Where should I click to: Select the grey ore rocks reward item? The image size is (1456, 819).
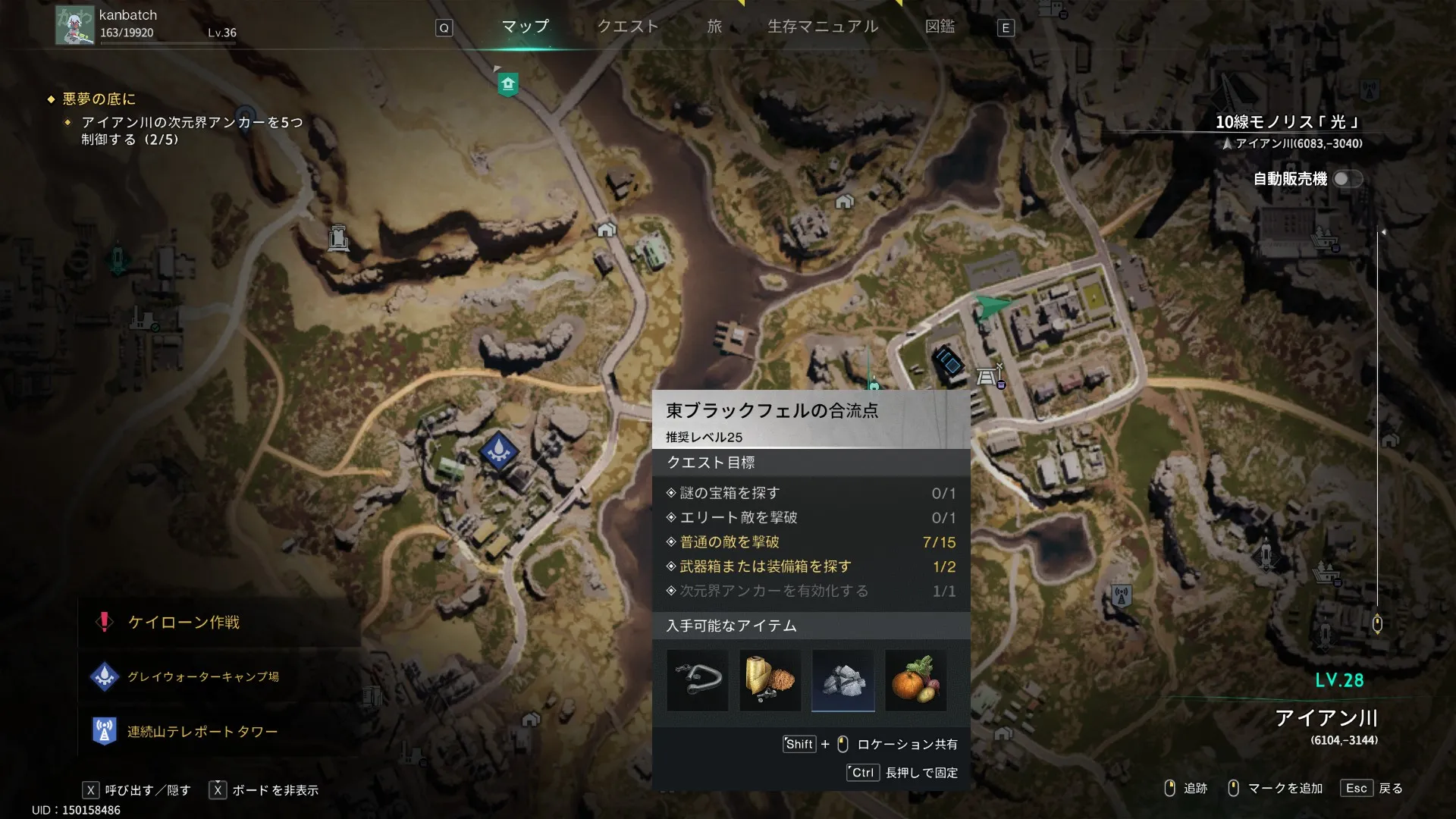(843, 680)
